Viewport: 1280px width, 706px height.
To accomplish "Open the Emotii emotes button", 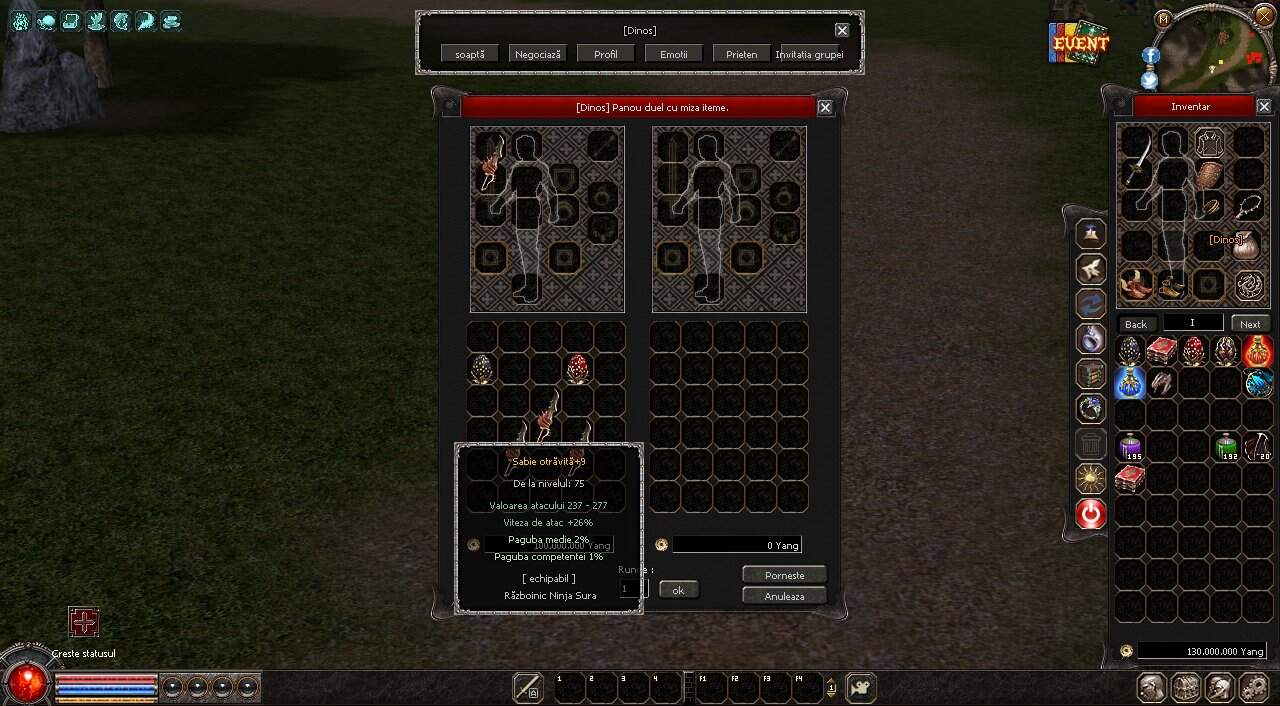I will pos(674,54).
